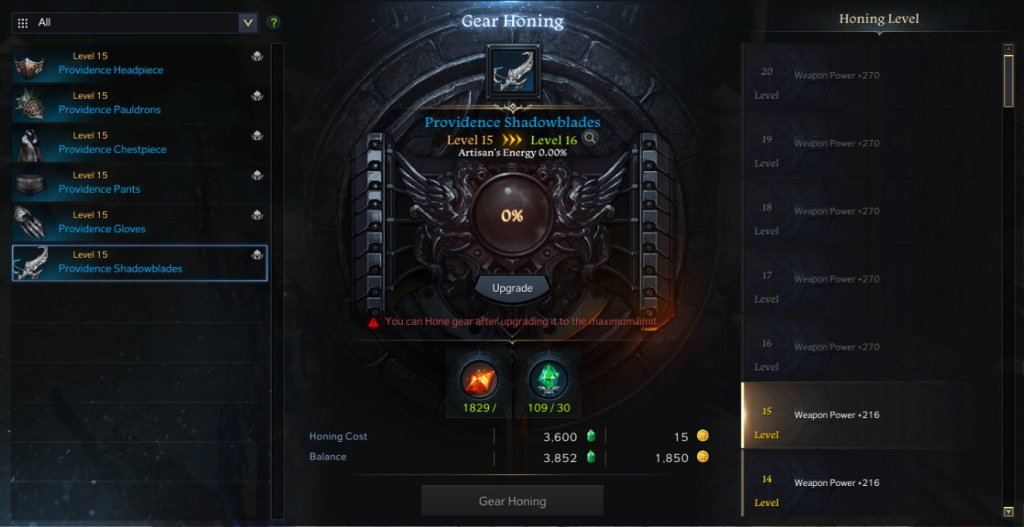Start honing with Gear Honing button
This screenshot has width=1024, height=527.
pyautogui.click(x=512, y=500)
